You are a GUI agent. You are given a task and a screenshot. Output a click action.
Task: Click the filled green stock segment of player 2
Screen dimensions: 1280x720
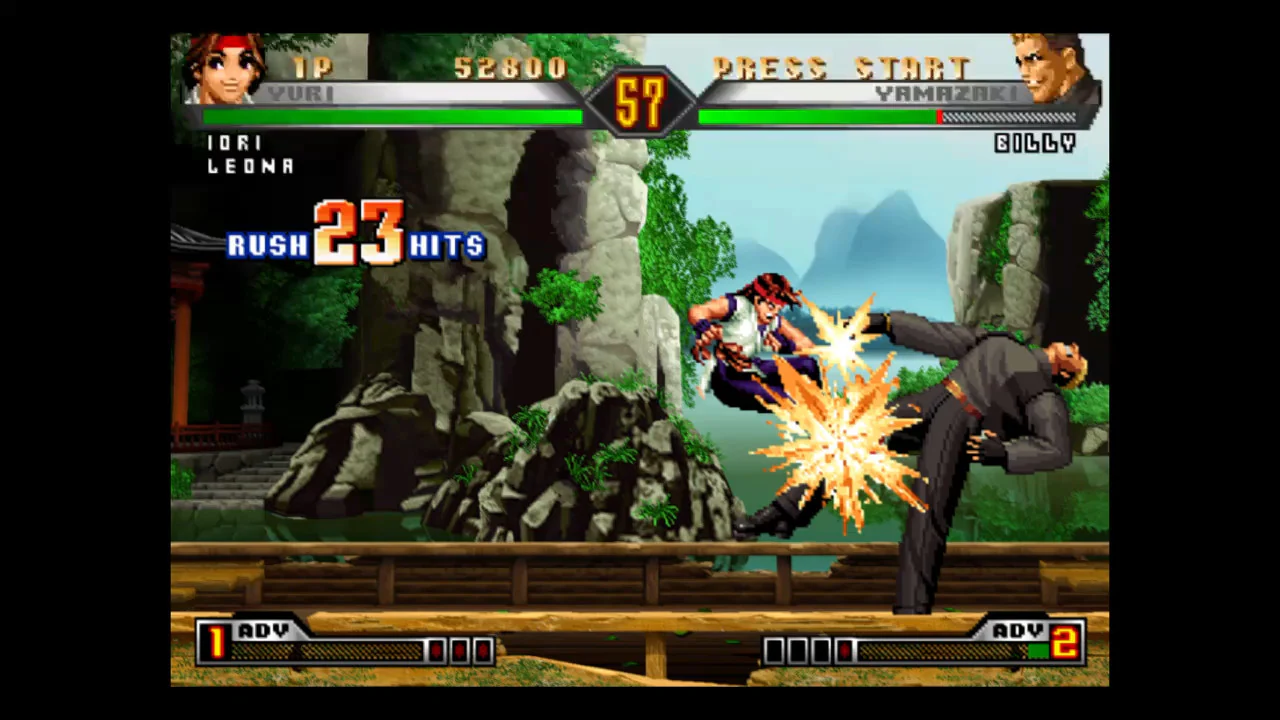[x=1040, y=650]
